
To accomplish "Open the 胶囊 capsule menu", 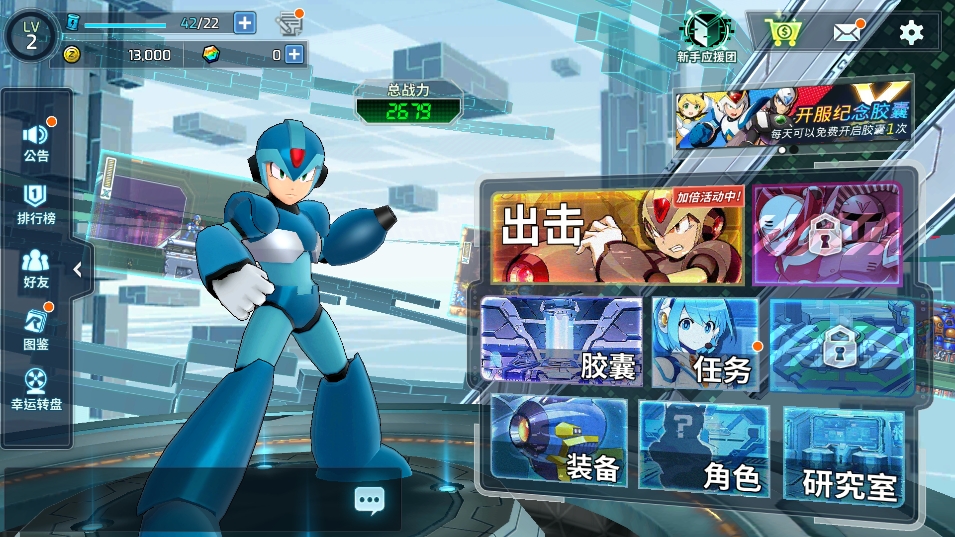I will tap(561, 340).
